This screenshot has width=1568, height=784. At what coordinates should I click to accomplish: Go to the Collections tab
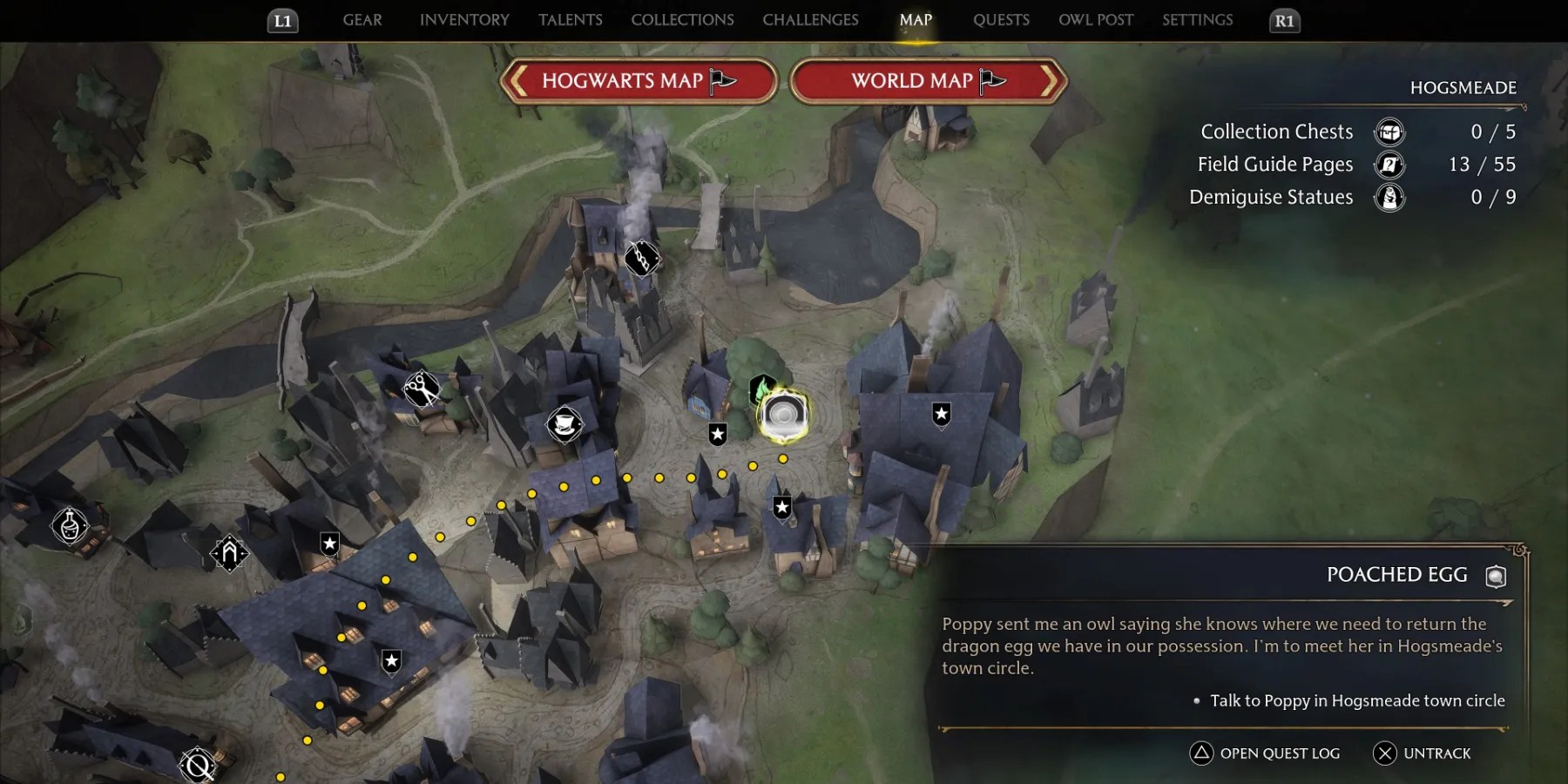tap(682, 20)
